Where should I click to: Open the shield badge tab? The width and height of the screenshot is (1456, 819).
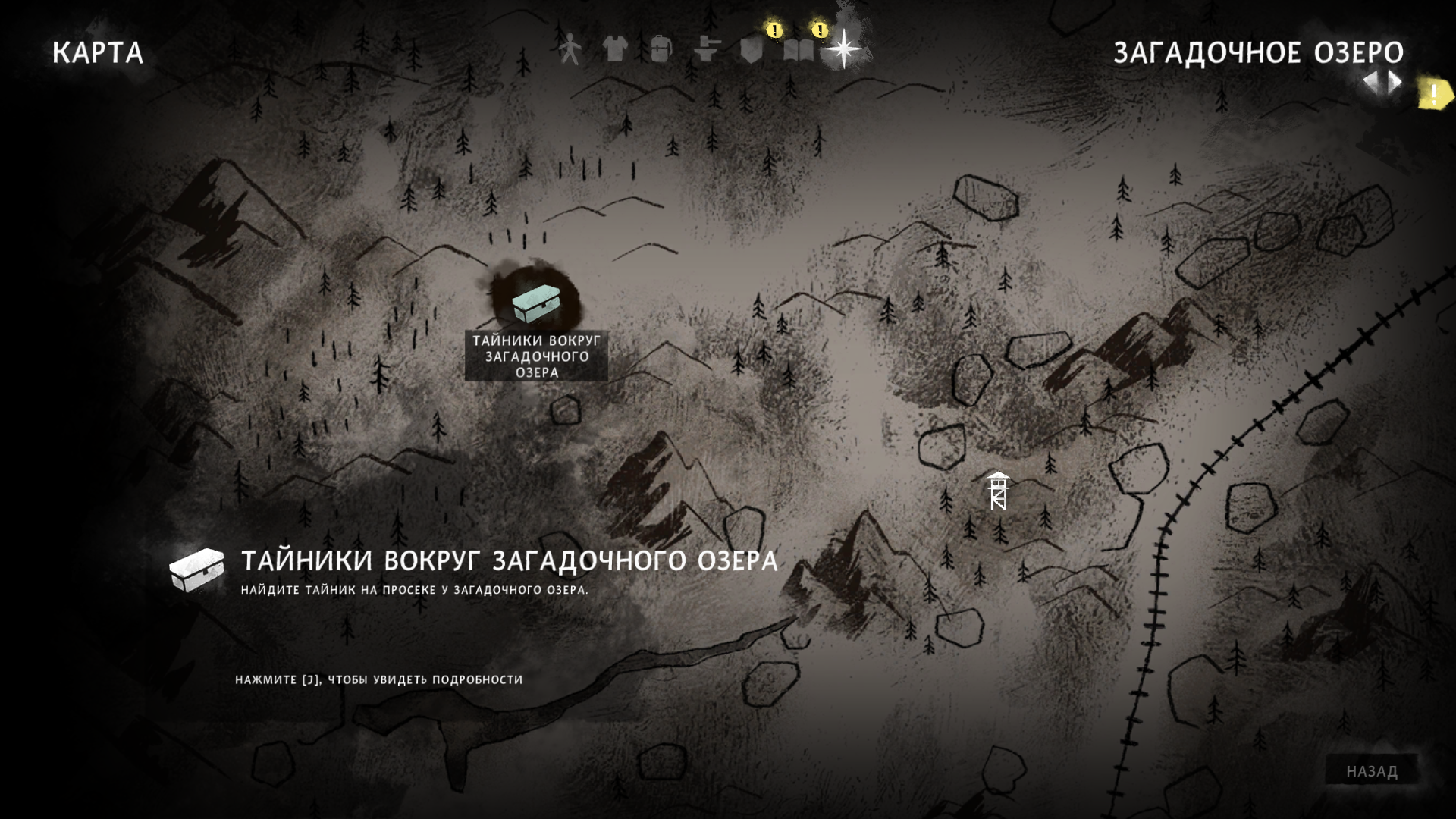pyautogui.click(x=751, y=50)
